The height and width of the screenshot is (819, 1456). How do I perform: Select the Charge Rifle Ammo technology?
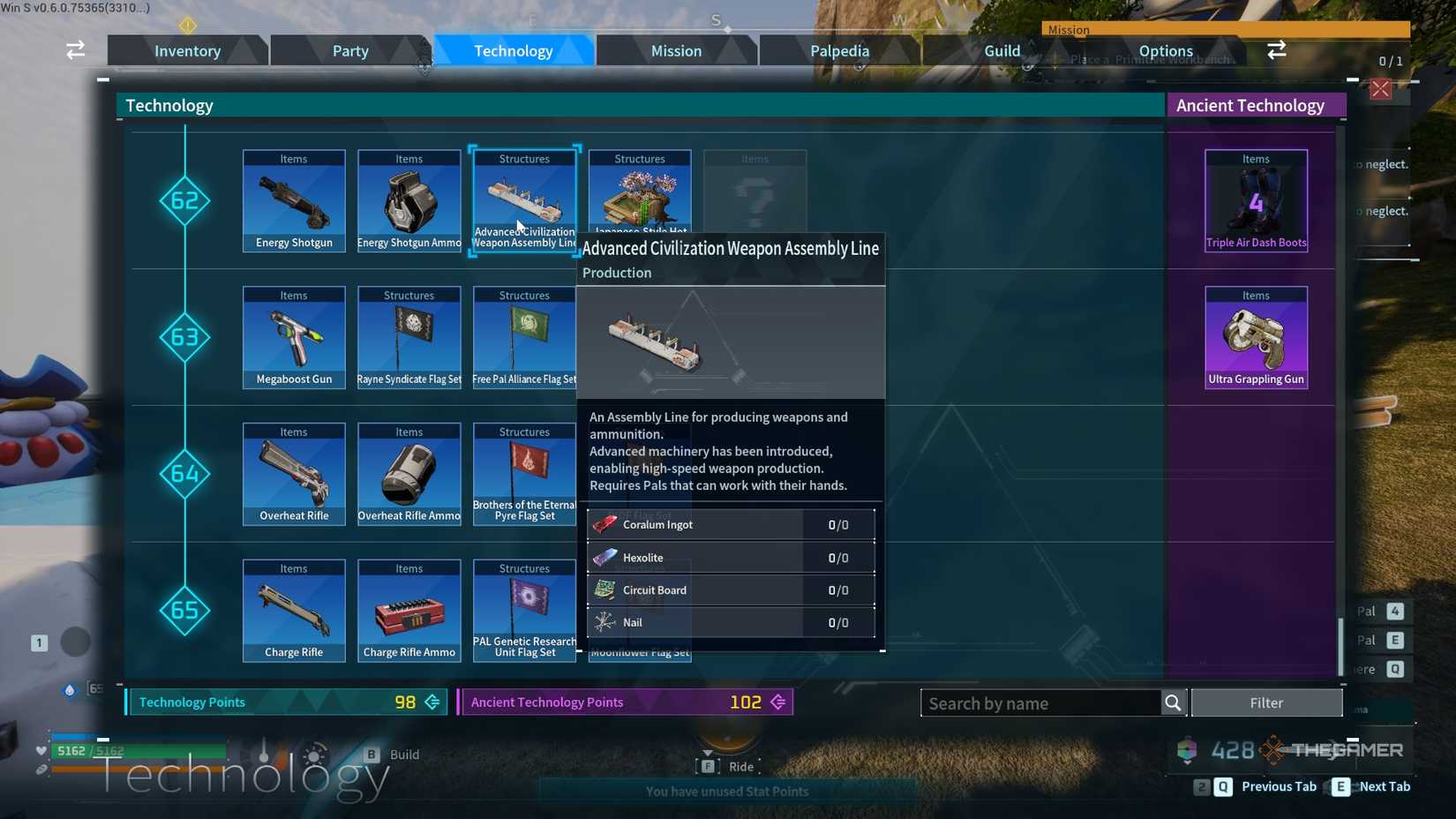pyautogui.click(x=409, y=609)
